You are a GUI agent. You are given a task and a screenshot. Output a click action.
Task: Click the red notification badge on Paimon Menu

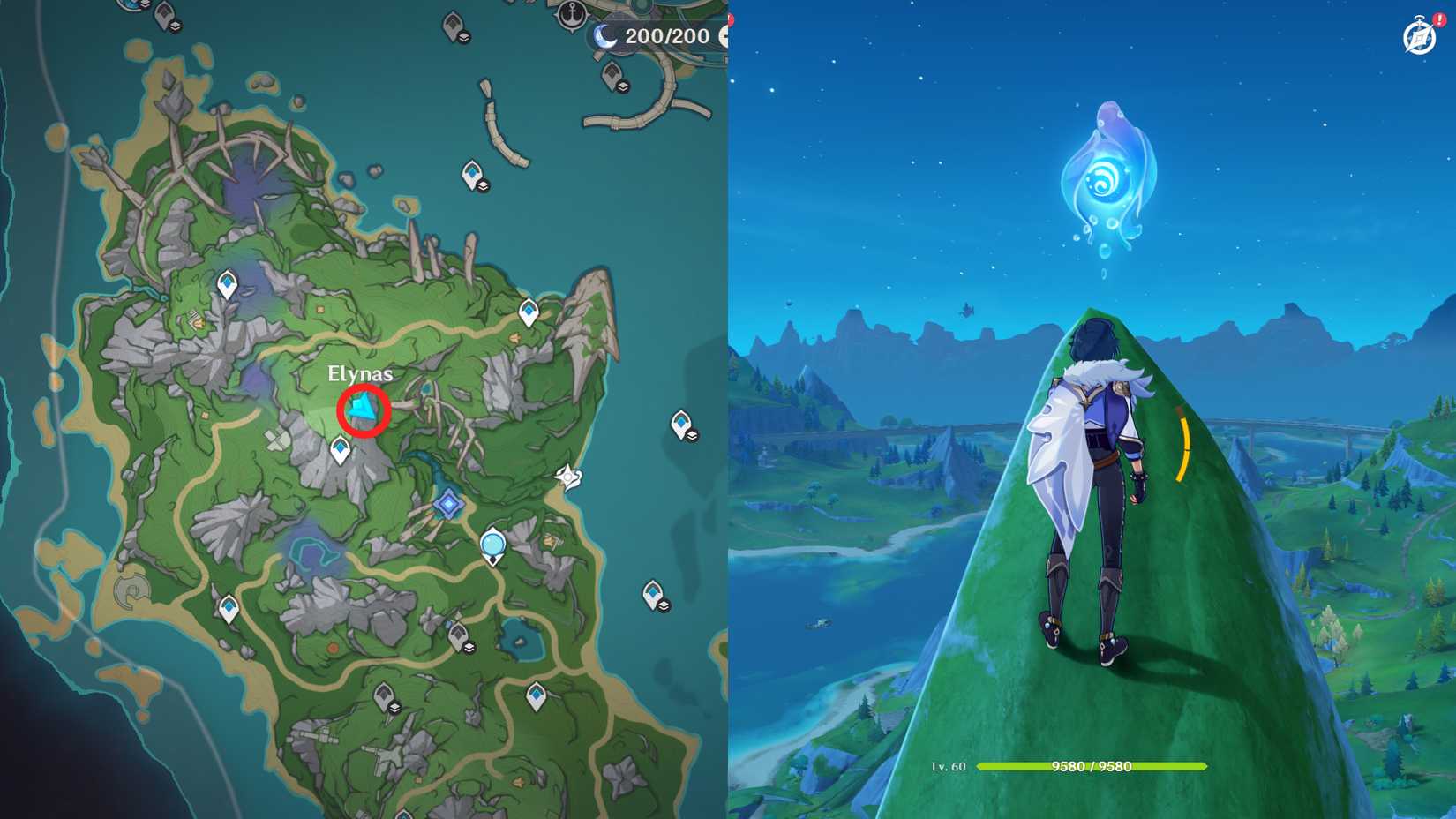[1440, 19]
